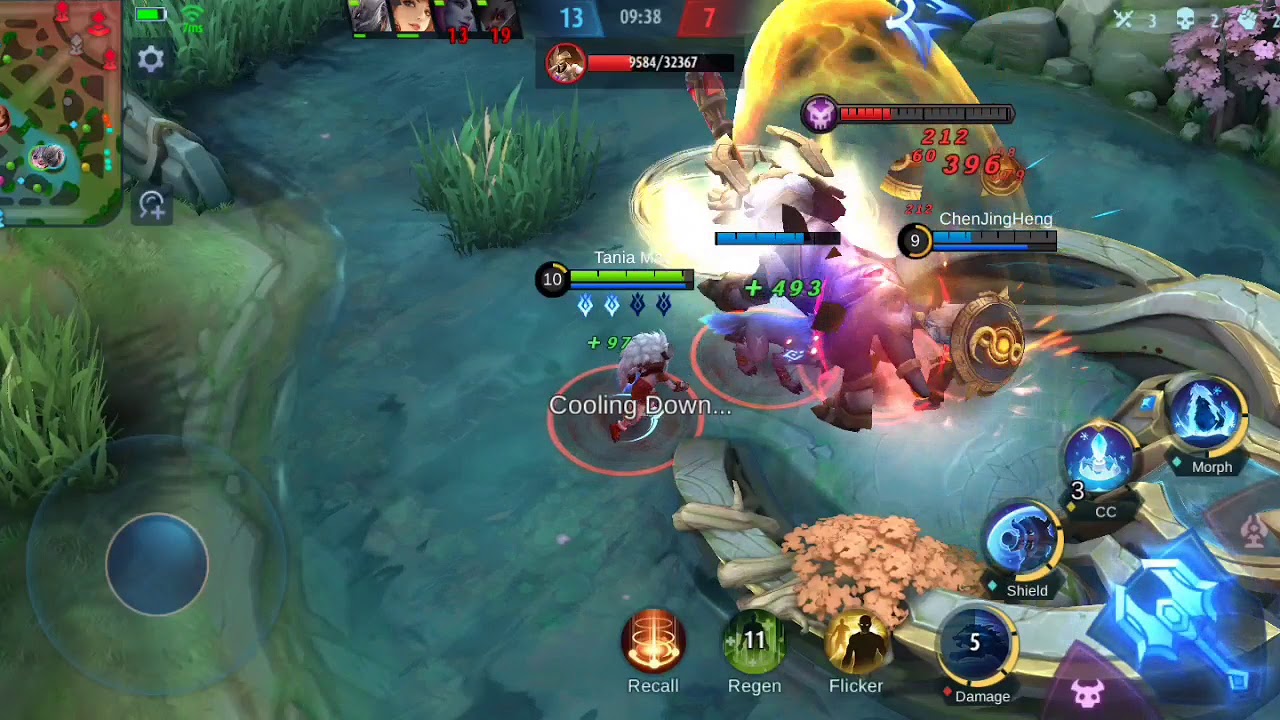1280x720 pixels.
Task: Use the Regen ability
Action: tap(754, 641)
